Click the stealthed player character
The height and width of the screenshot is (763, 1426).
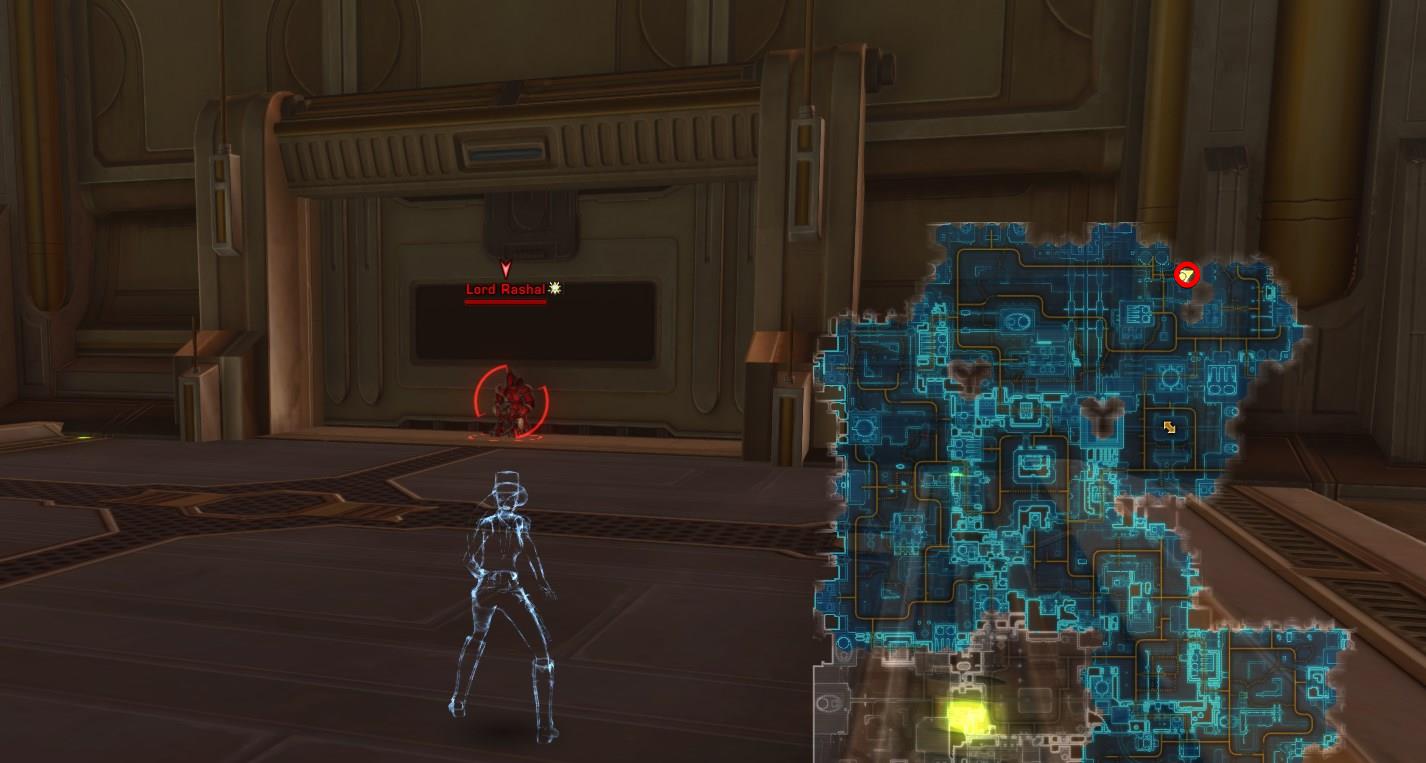point(500,580)
